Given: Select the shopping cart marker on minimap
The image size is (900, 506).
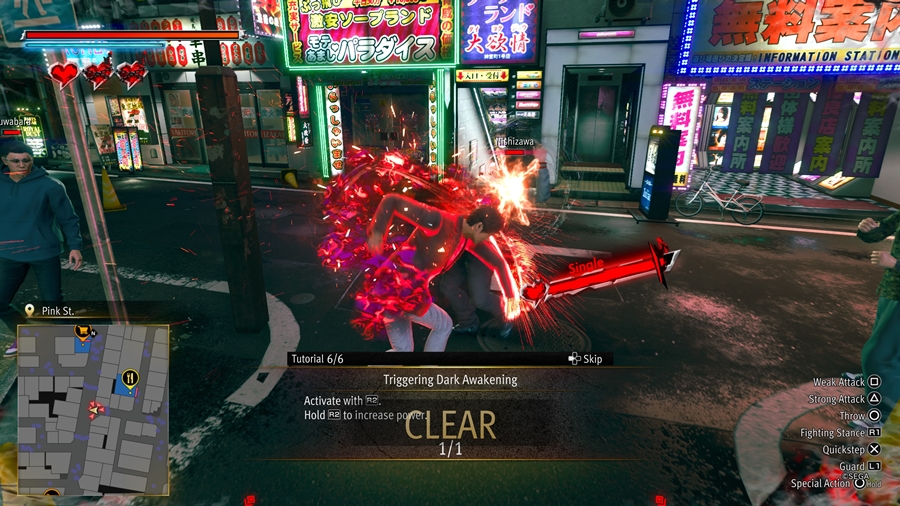Looking at the screenshot, I should tap(83, 331).
